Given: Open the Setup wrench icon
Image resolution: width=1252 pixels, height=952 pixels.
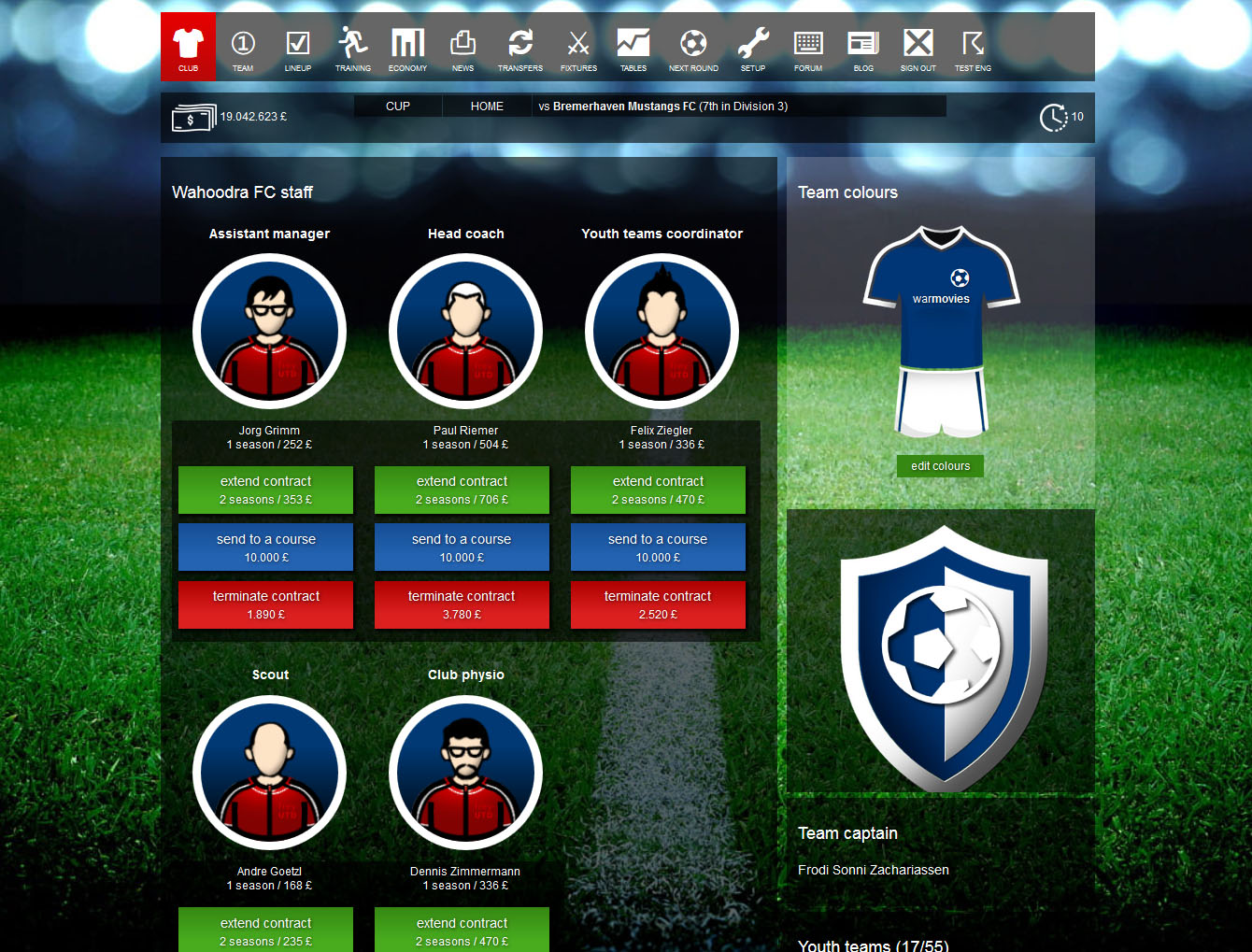Looking at the screenshot, I should [753, 47].
